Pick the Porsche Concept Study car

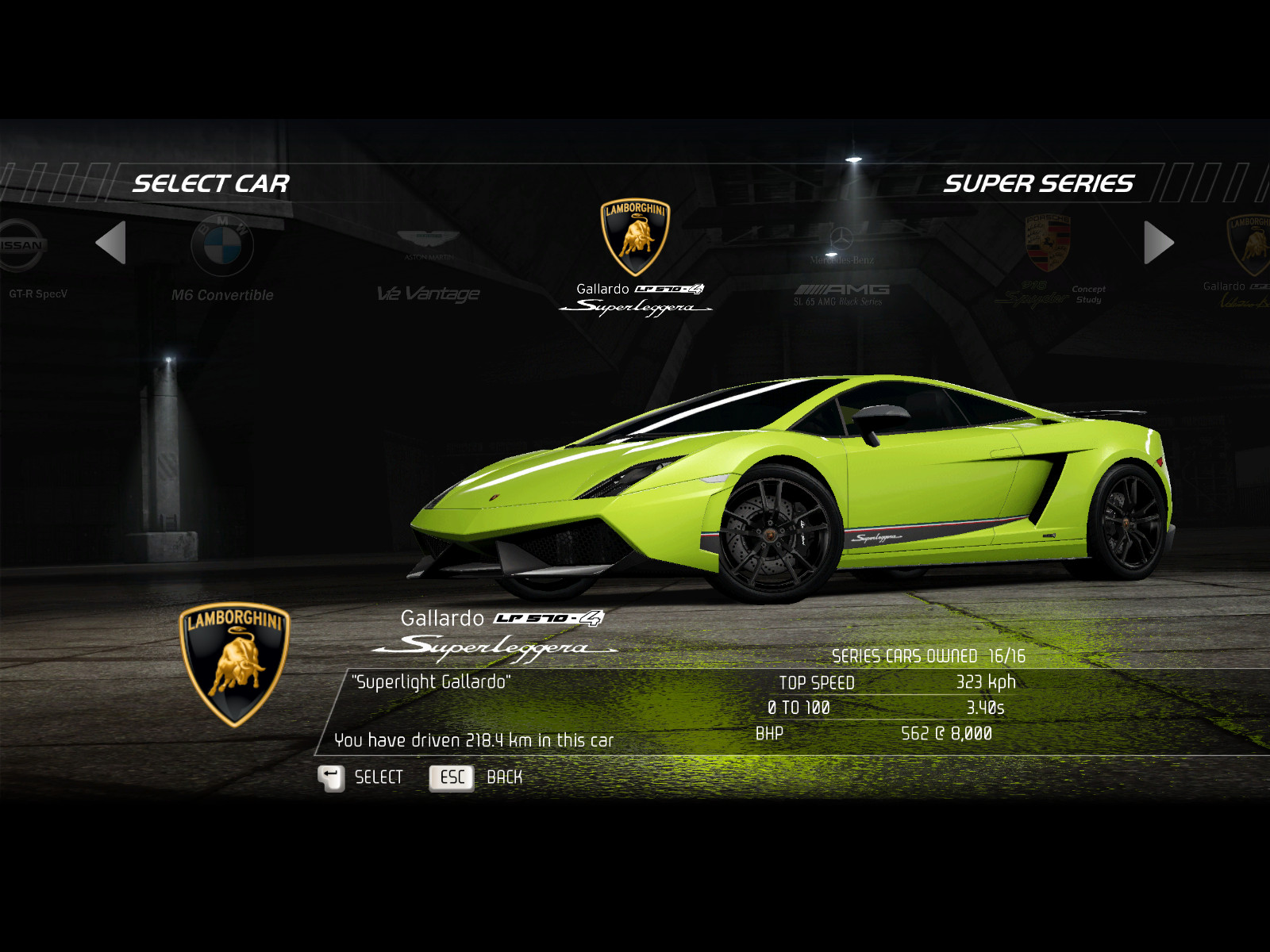click(1049, 262)
